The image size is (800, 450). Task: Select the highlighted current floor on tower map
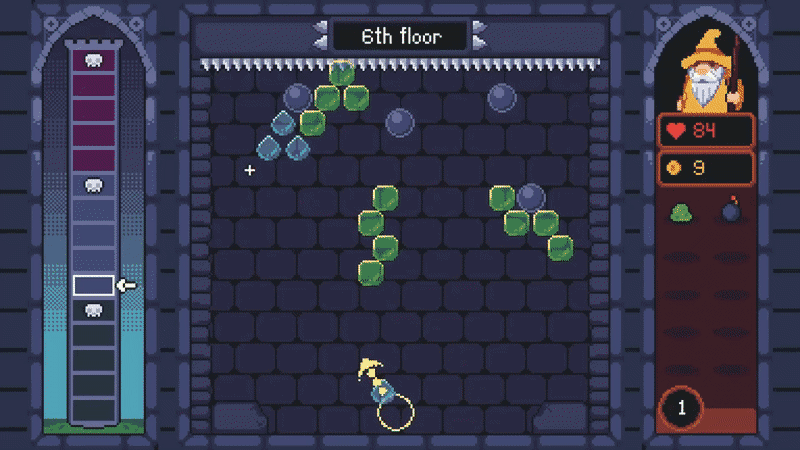92,286
